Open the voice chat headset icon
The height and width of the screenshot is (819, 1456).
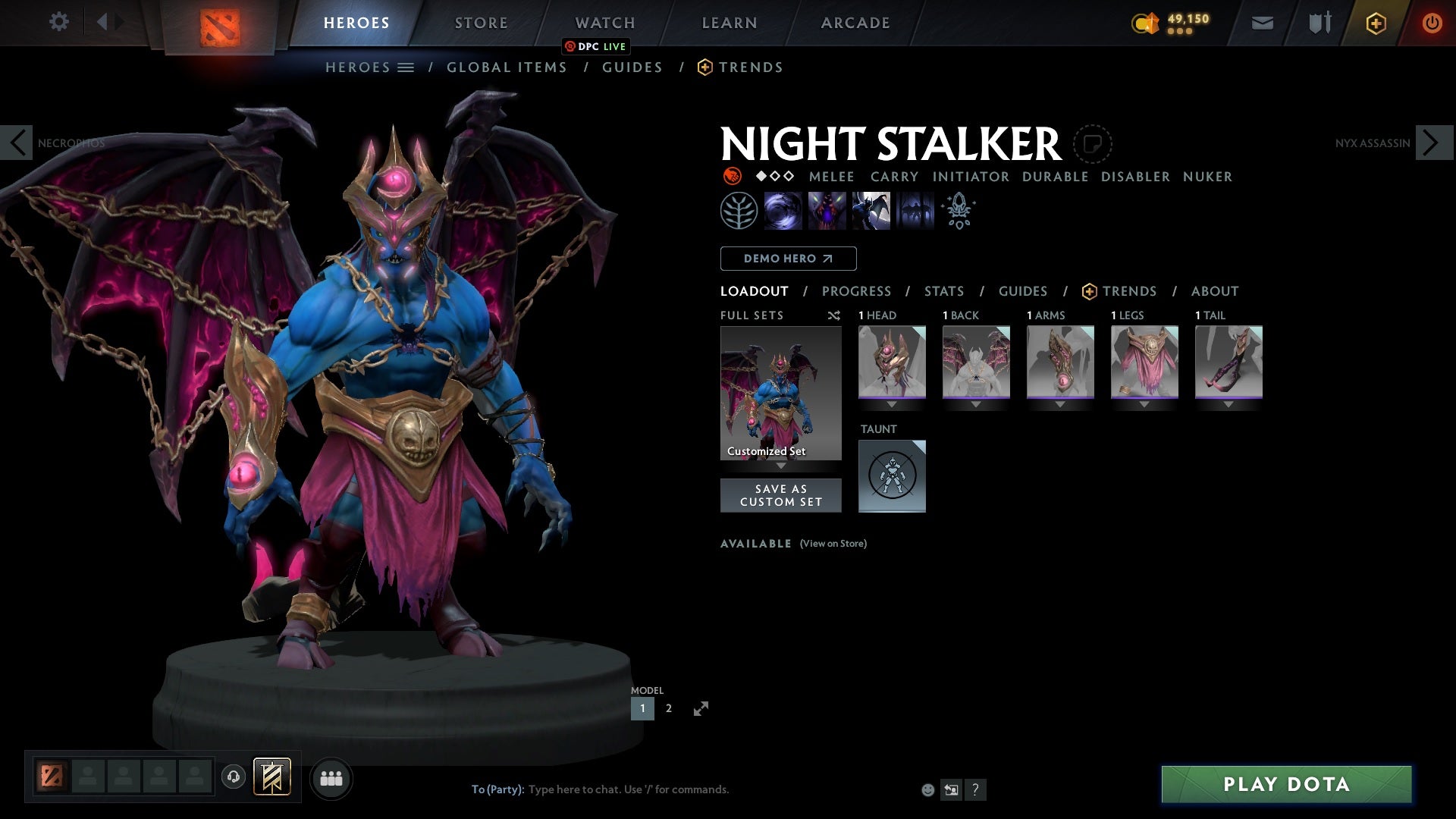233,777
